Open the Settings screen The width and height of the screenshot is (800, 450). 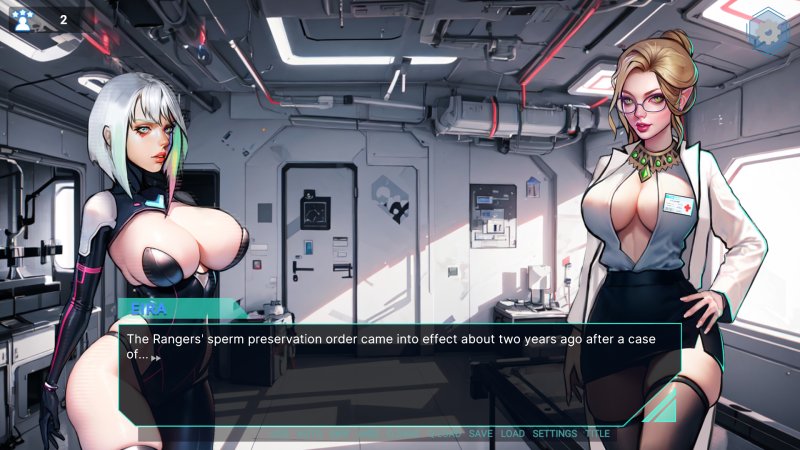coord(554,434)
